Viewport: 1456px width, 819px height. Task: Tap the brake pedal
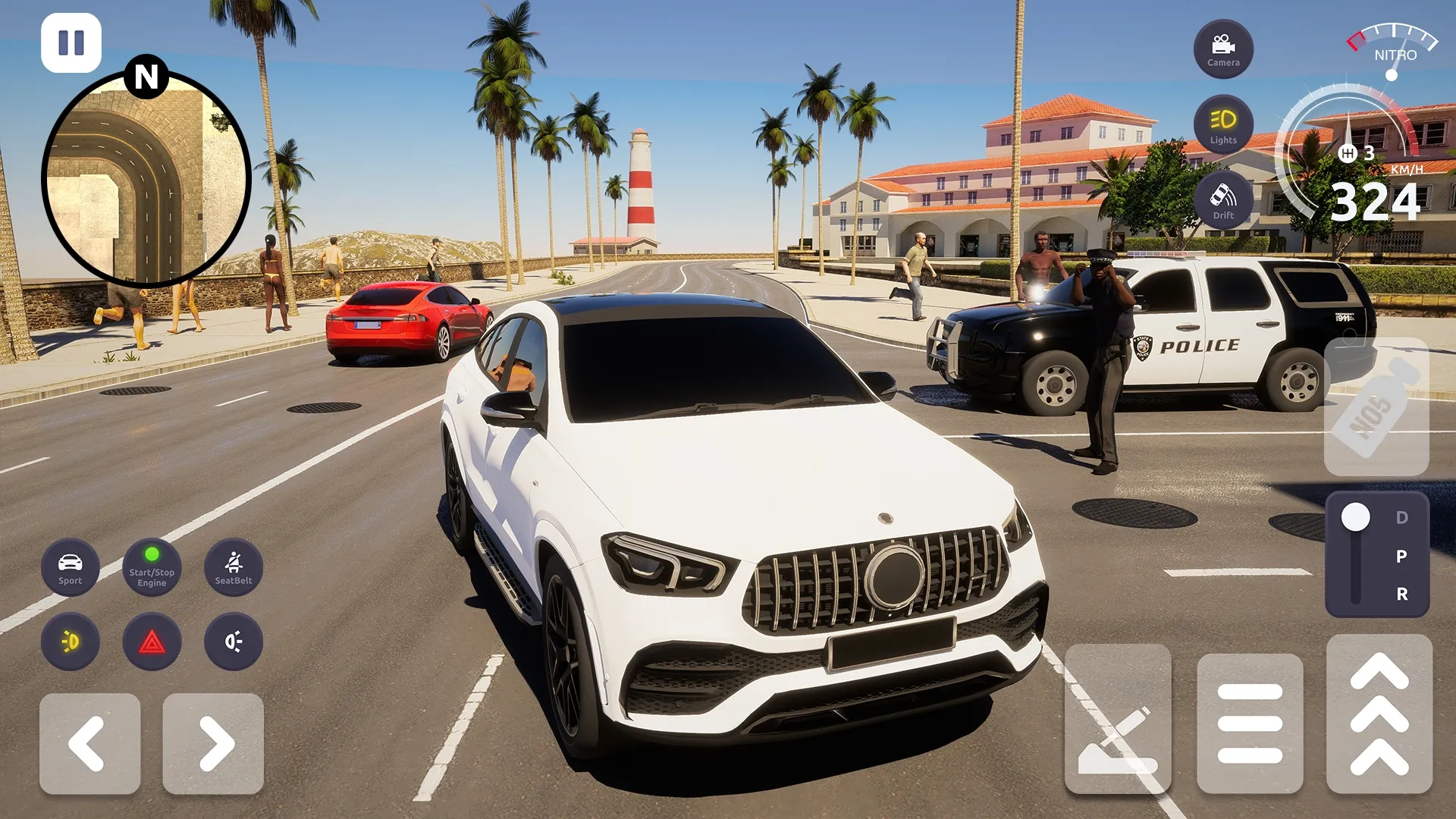1250,723
